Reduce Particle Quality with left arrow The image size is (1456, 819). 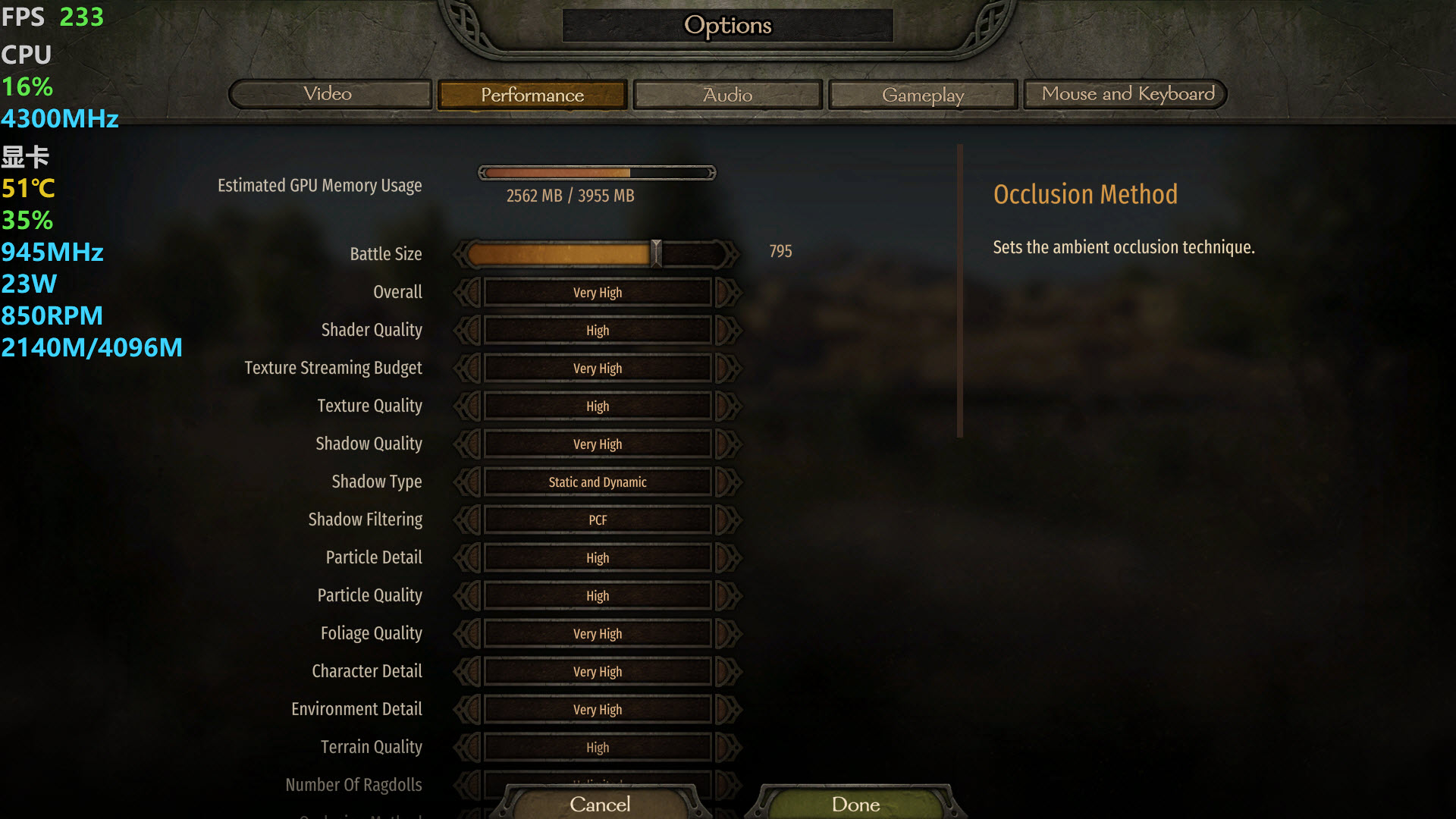pos(469,595)
